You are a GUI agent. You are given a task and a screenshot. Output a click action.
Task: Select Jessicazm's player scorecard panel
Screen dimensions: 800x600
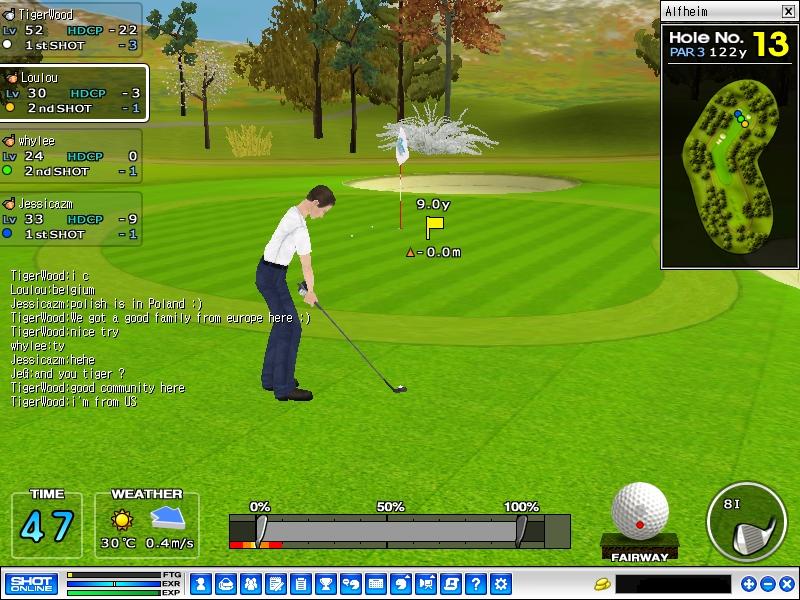click(71, 218)
